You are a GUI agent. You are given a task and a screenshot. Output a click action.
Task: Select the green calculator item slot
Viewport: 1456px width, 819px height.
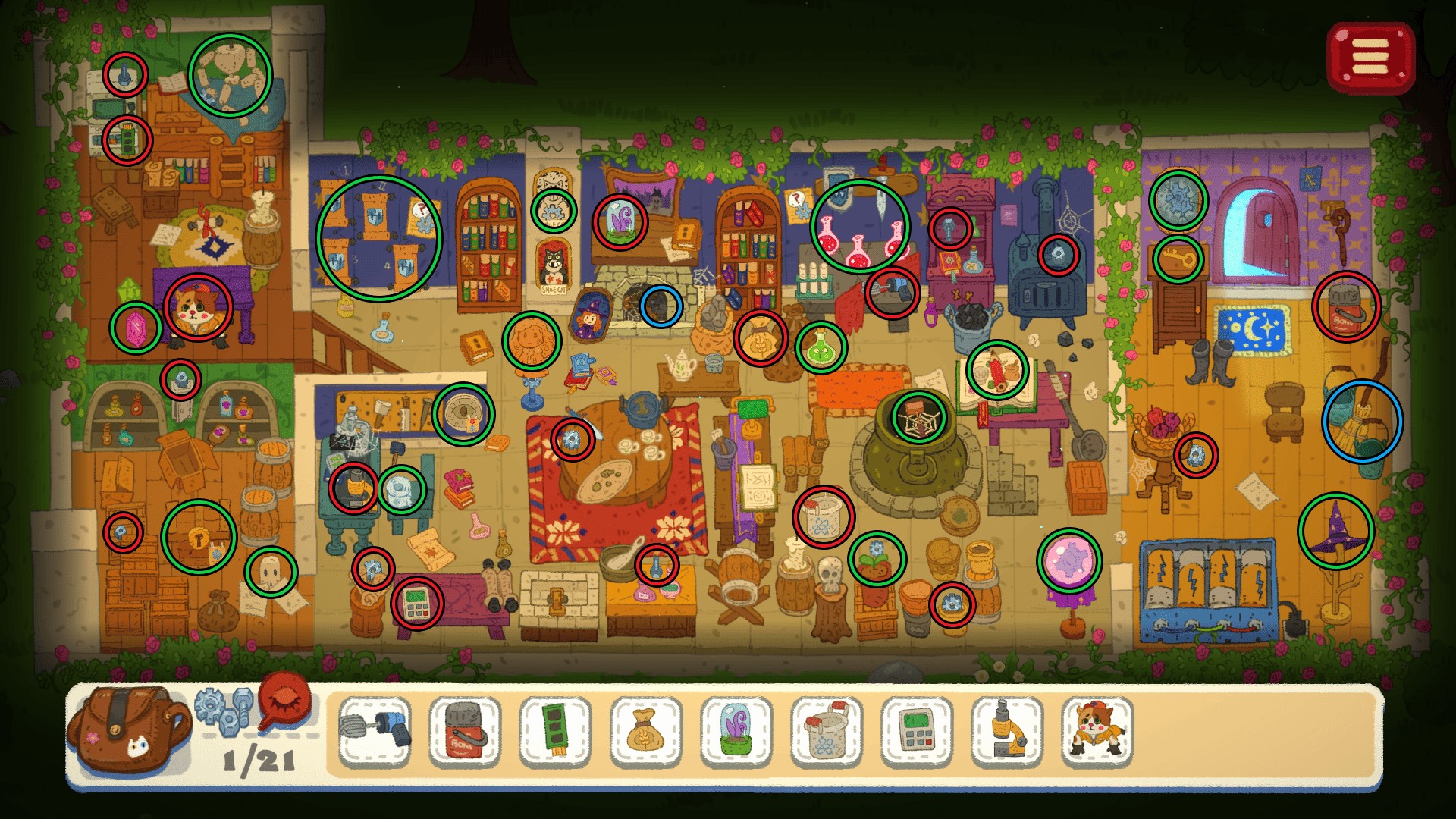coord(916,731)
